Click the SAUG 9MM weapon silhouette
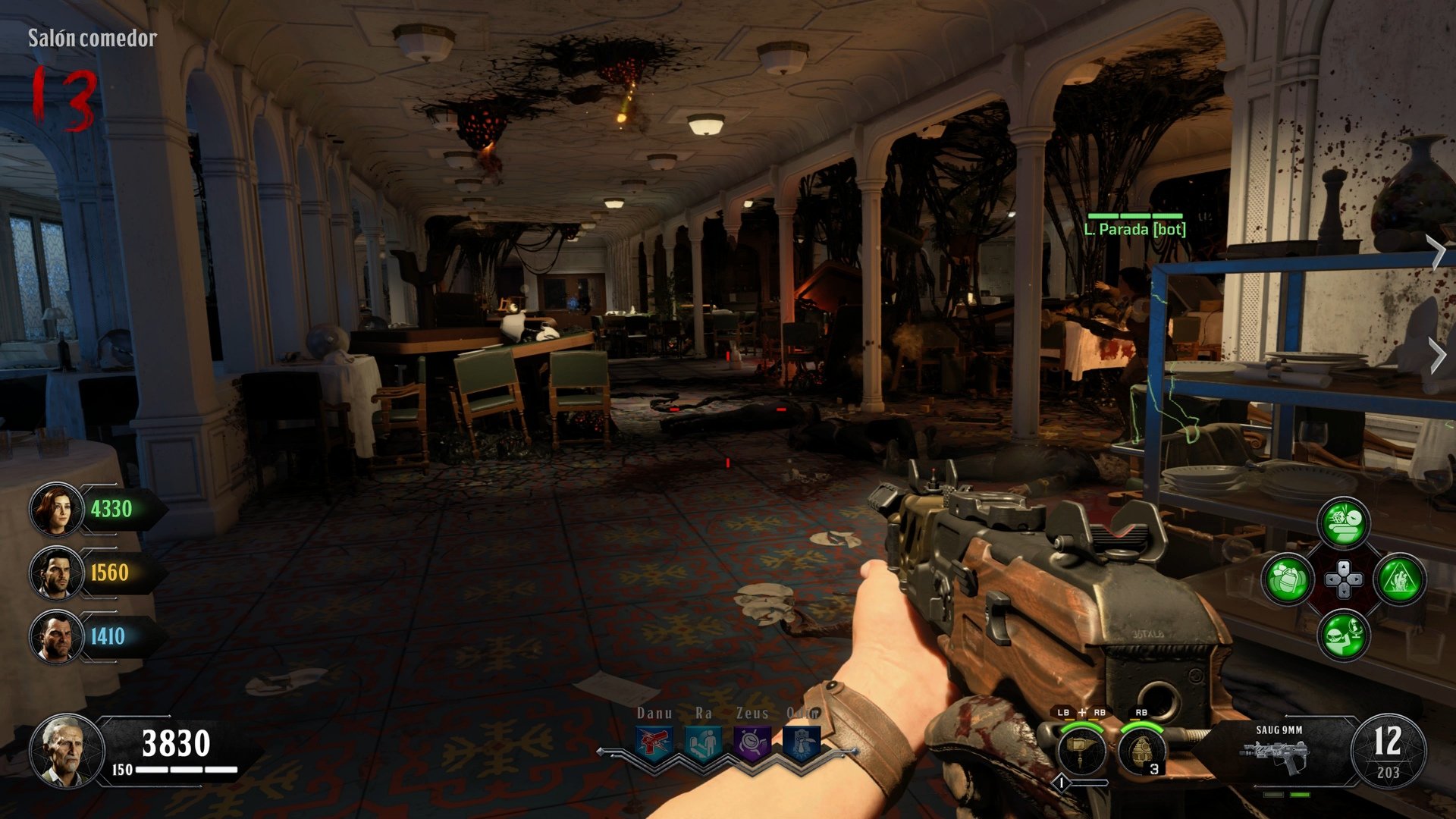Viewport: 1456px width, 819px height. click(x=1275, y=755)
